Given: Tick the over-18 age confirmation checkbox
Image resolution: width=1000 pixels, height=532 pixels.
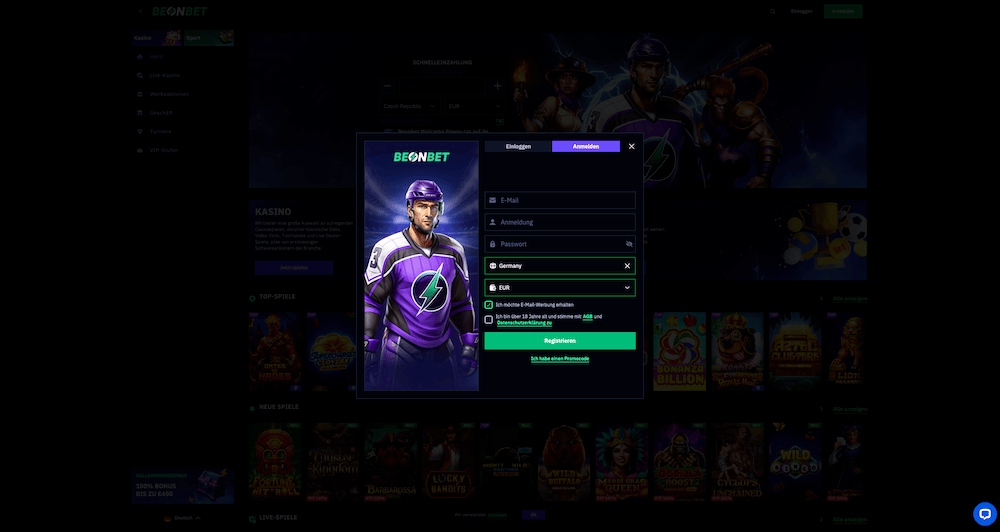Looking at the screenshot, I should tap(489, 320).
